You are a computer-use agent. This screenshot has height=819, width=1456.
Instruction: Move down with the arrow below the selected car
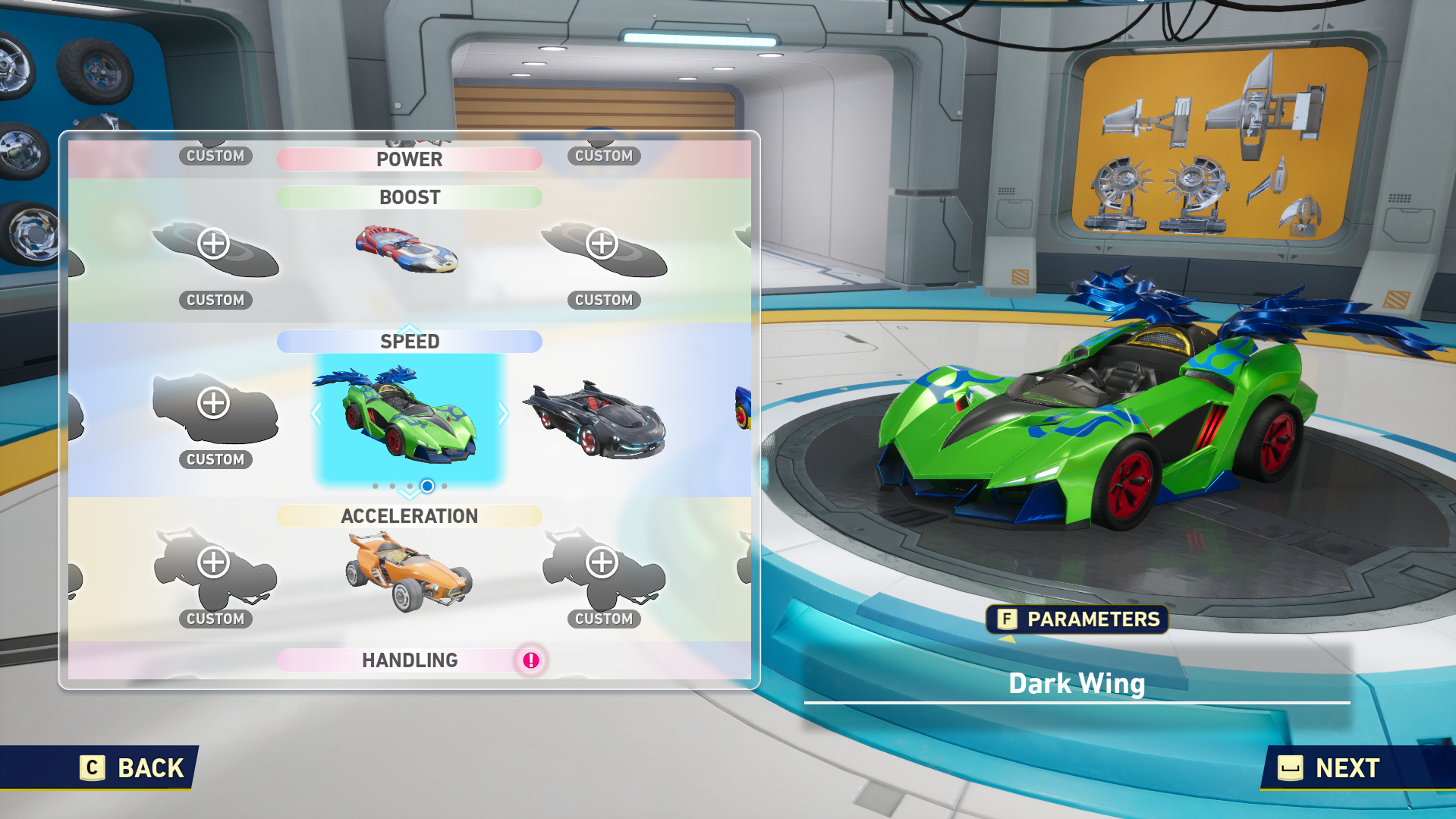[409, 495]
